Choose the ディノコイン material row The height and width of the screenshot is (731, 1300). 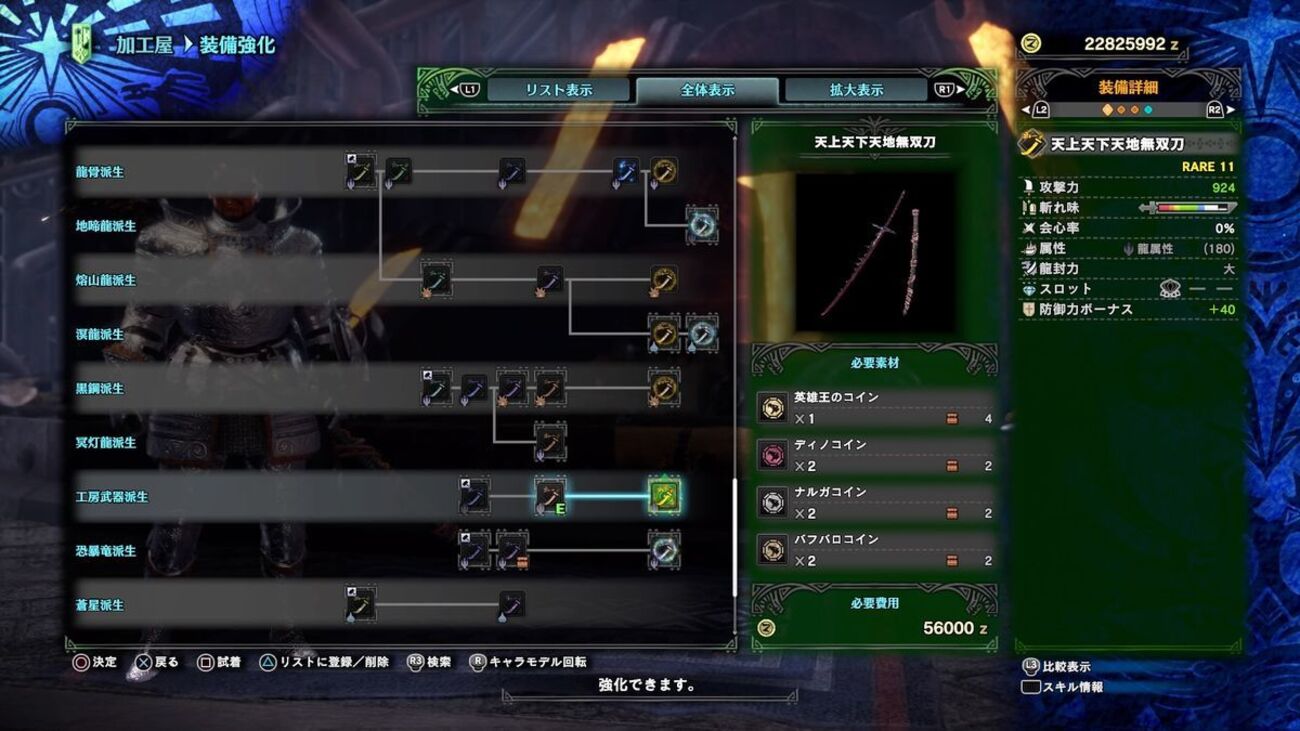tap(874, 455)
